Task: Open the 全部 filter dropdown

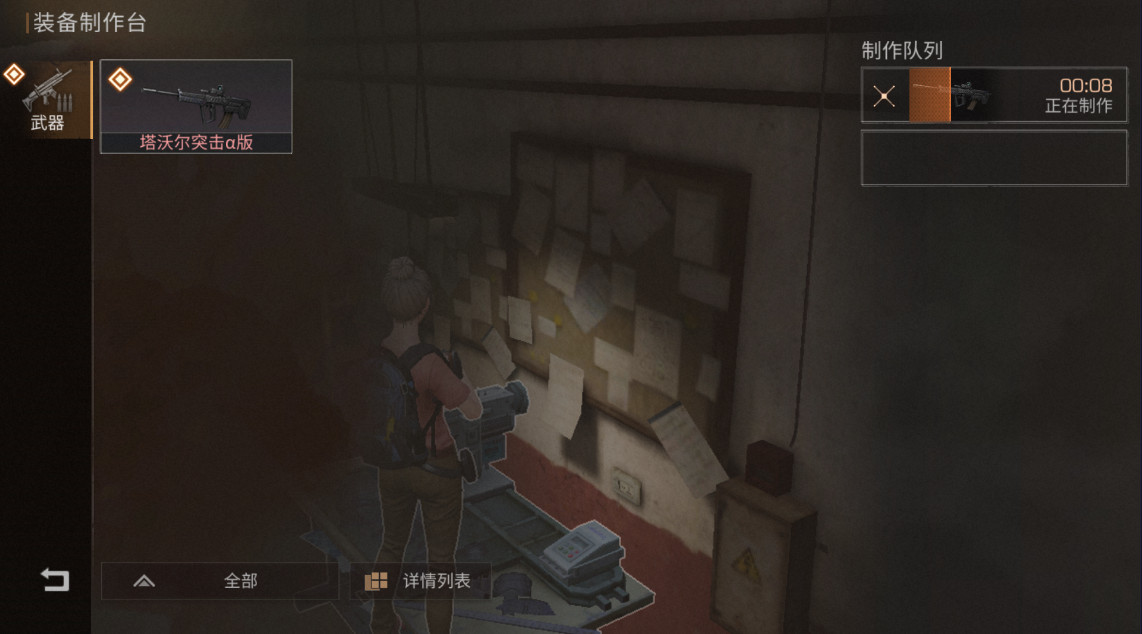Action: tap(220, 581)
